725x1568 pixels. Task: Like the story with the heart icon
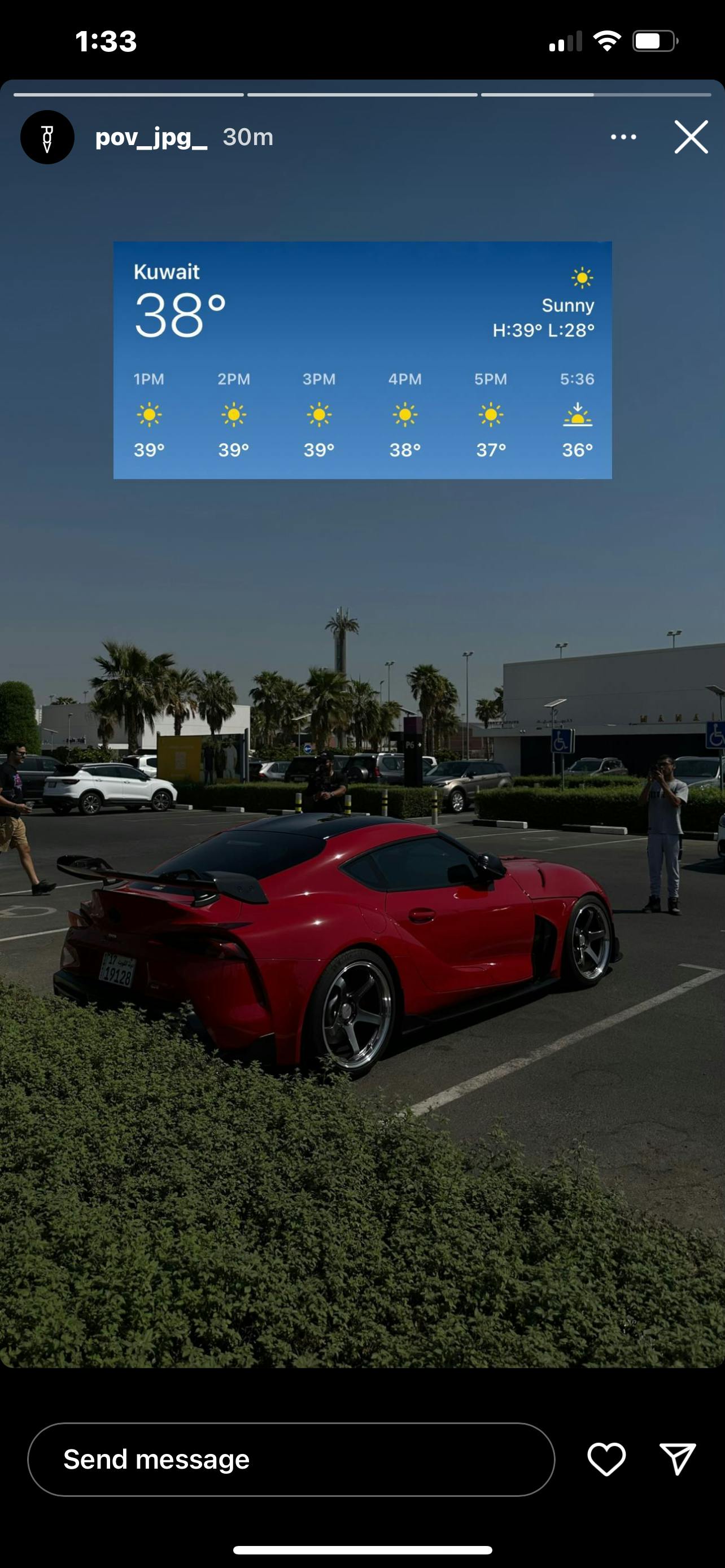606,1459
